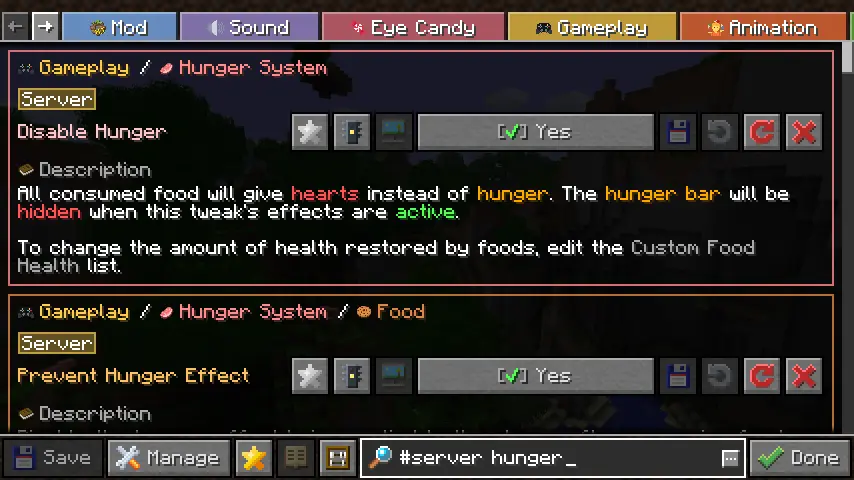Open the search tag options button
This screenshot has height=480, width=854.
(x=730, y=458)
